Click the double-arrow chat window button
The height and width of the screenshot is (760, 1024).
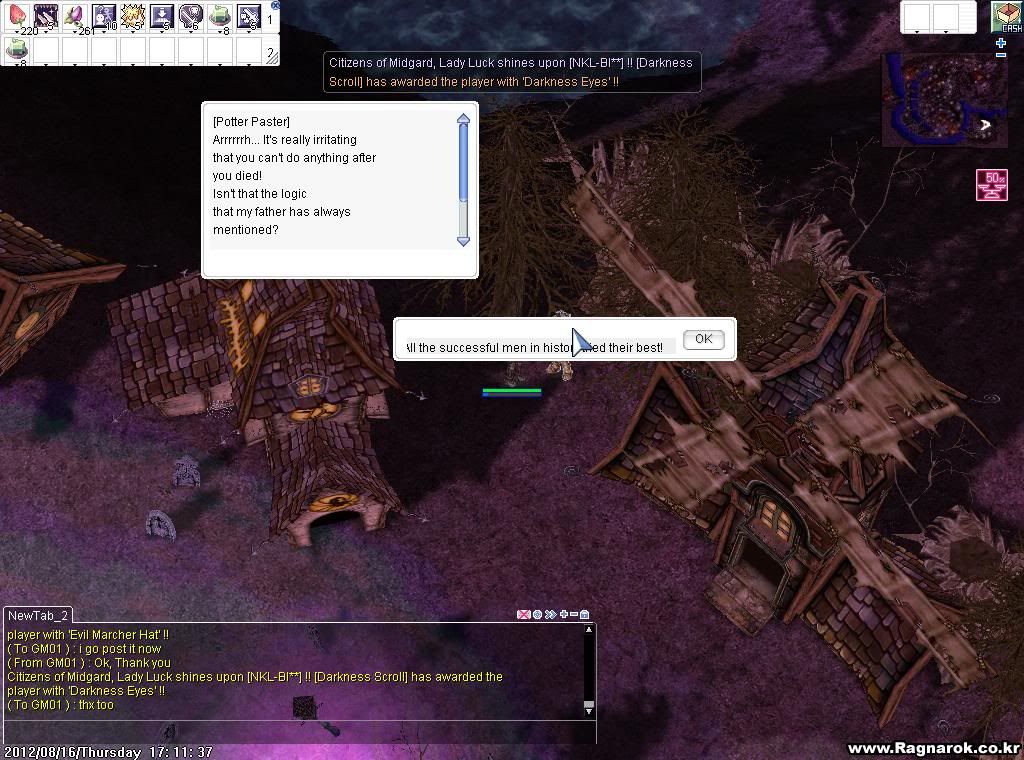550,614
